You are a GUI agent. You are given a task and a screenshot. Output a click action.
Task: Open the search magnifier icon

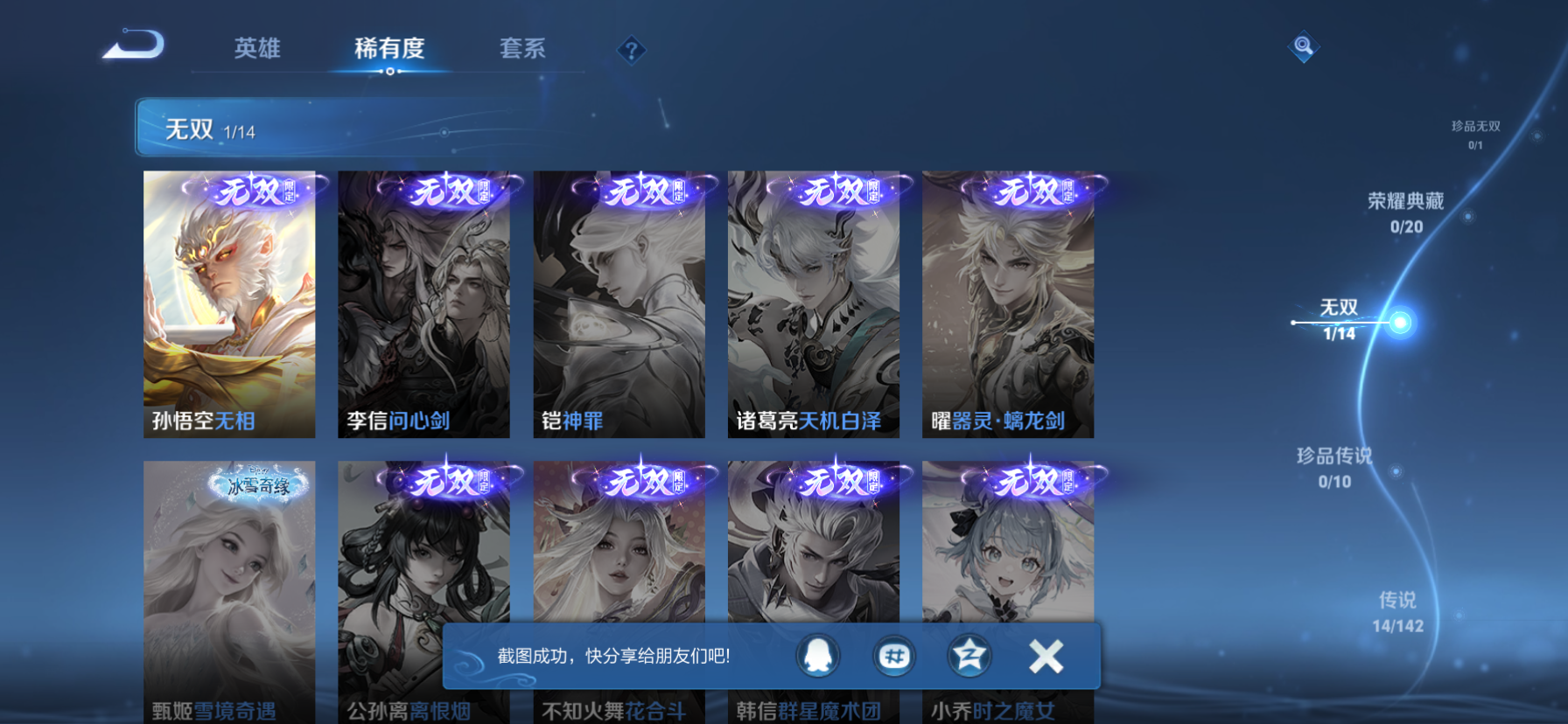pos(1303,46)
